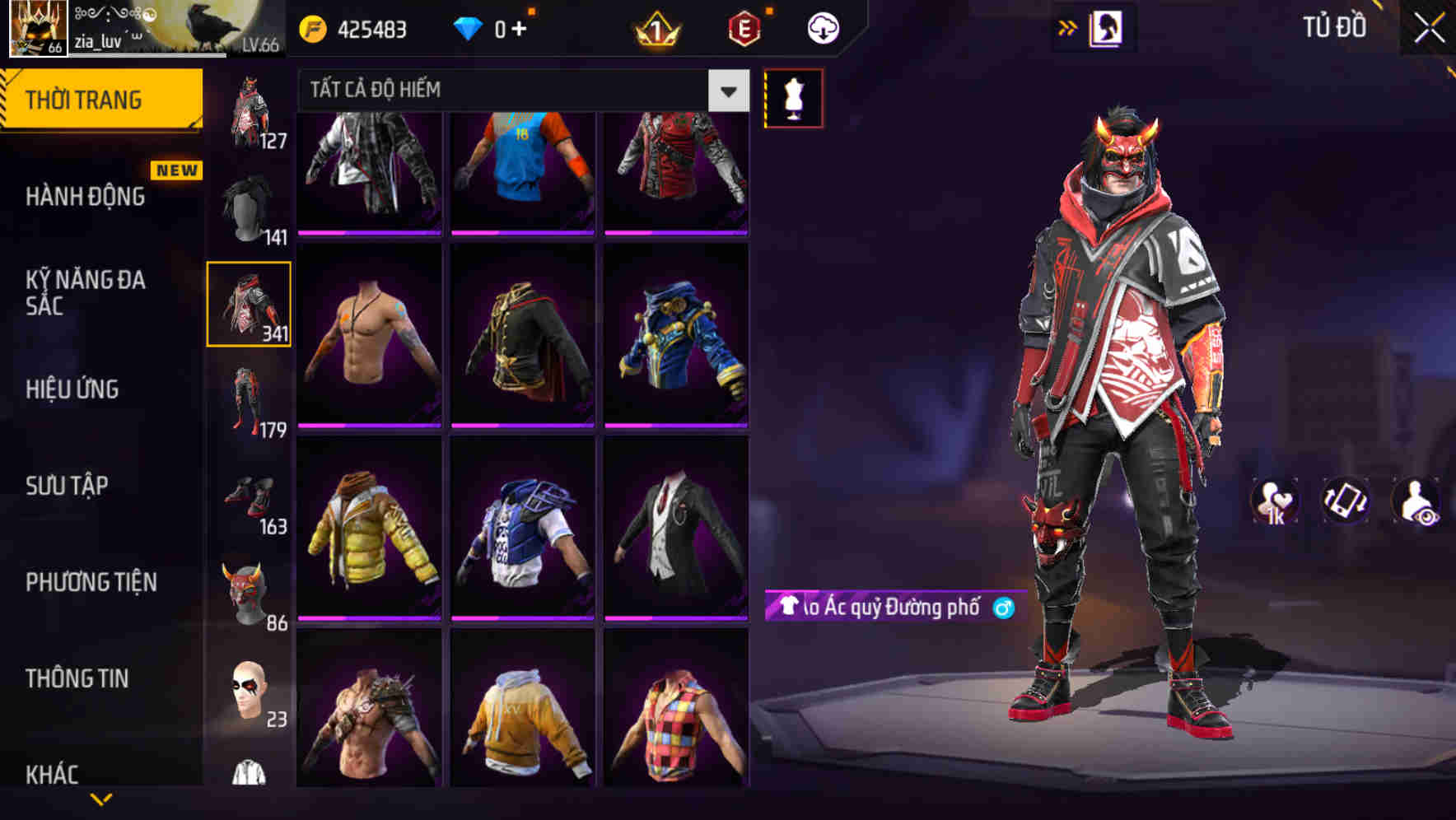Collapse the rarity filter via its arrow

726,91
